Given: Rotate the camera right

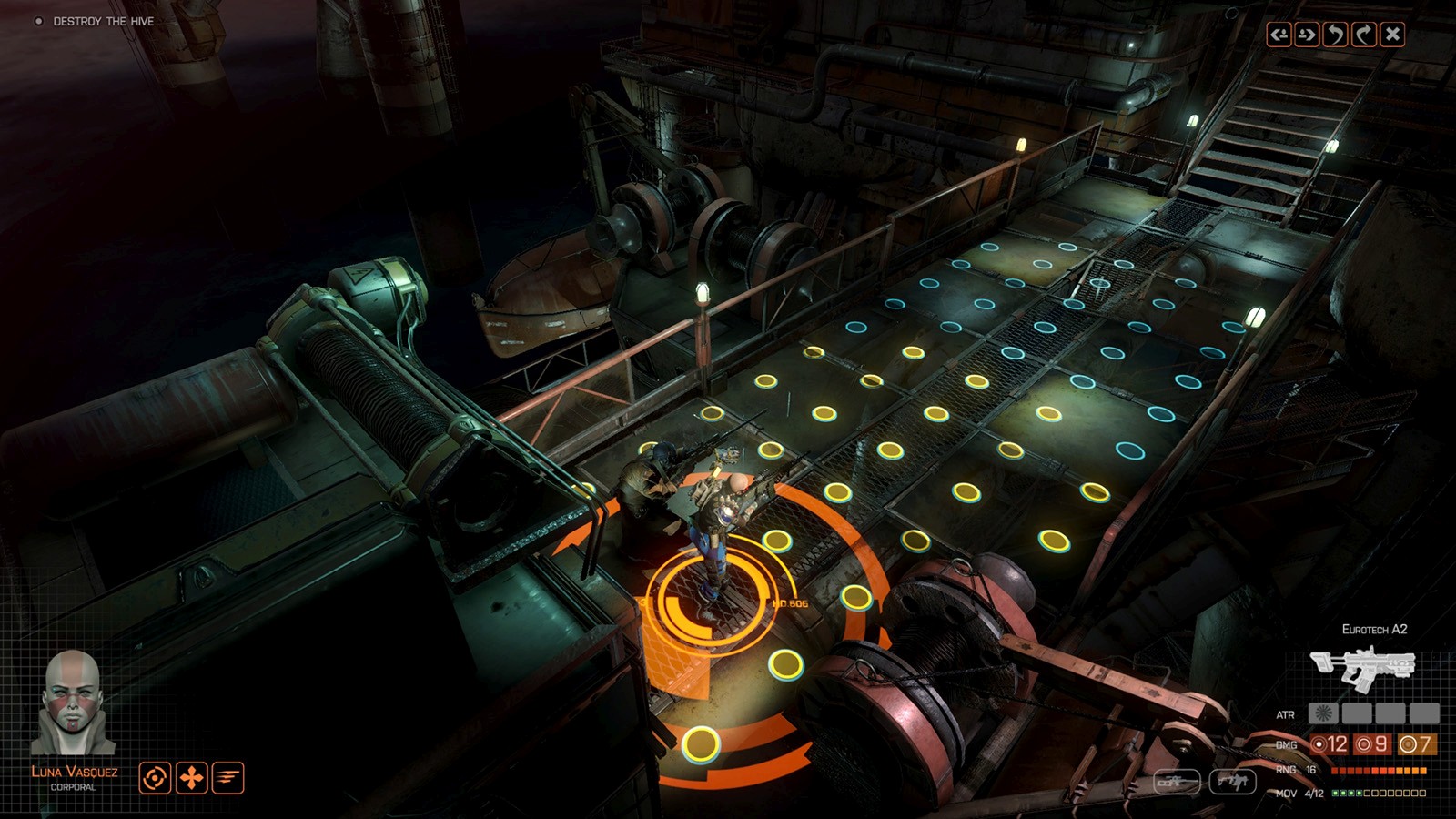Looking at the screenshot, I should pyautogui.click(x=1363, y=34).
